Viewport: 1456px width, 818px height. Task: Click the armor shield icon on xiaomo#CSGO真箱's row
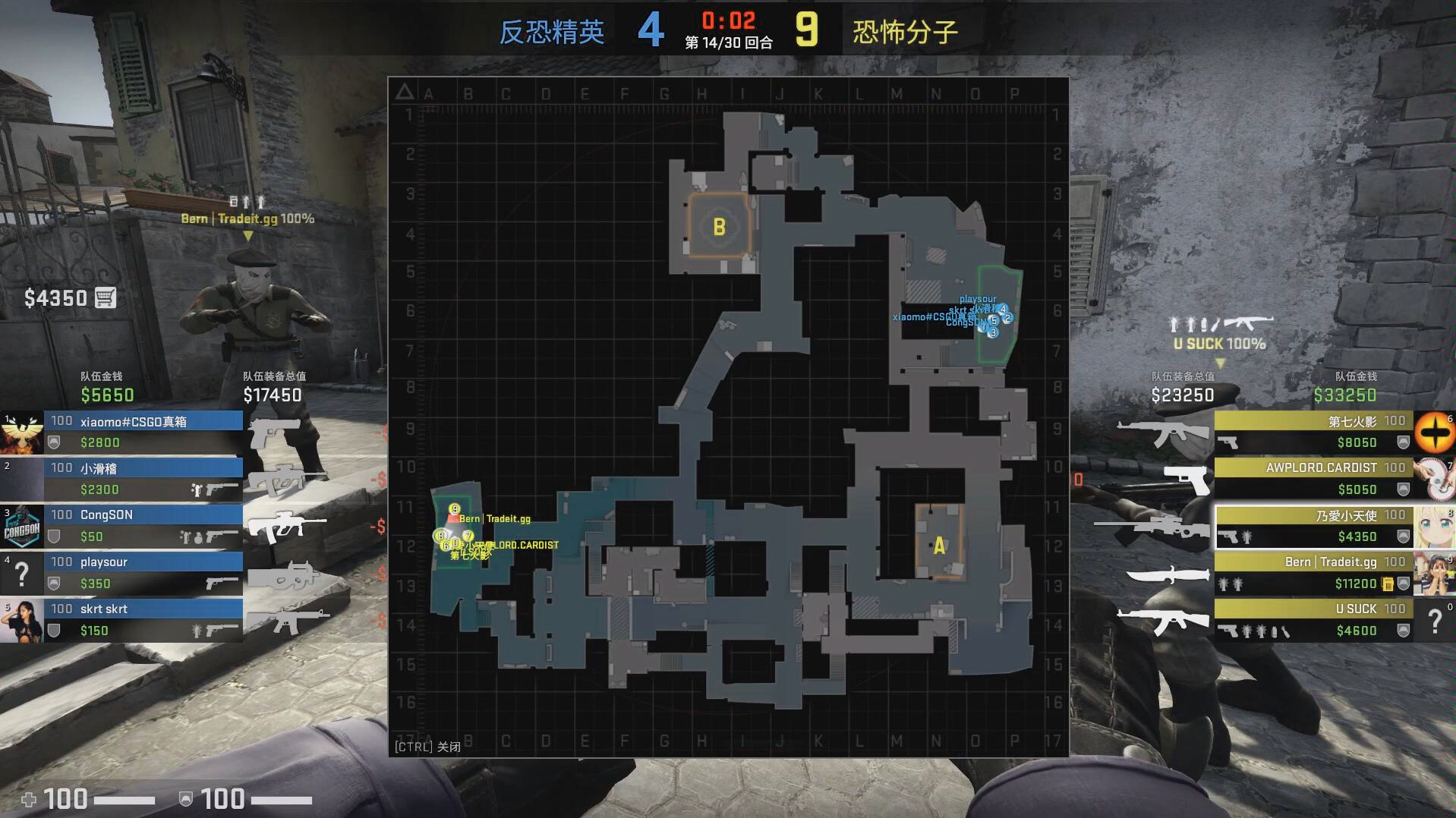pyautogui.click(x=55, y=440)
